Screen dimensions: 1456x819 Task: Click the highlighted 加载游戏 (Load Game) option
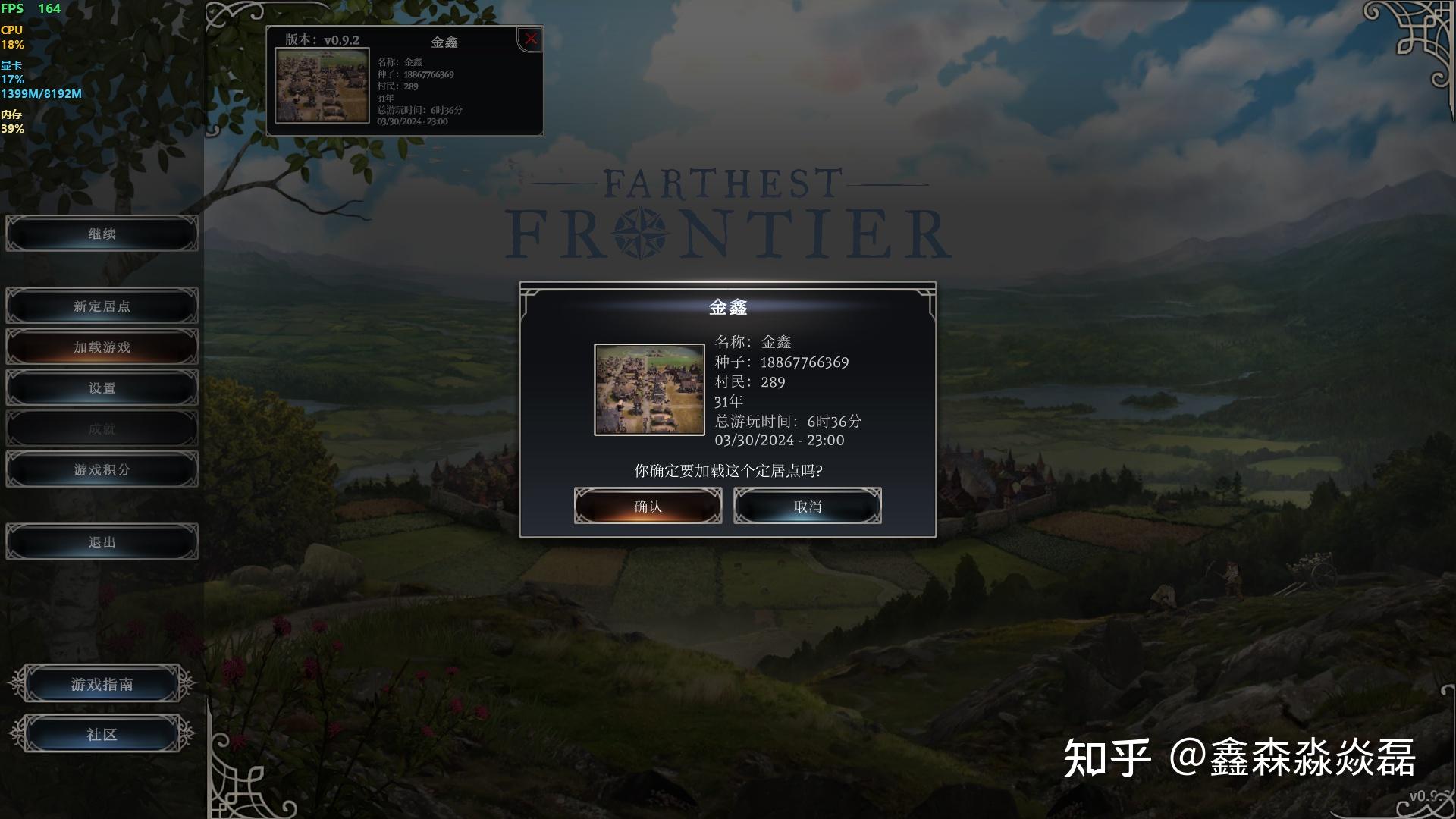102,347
